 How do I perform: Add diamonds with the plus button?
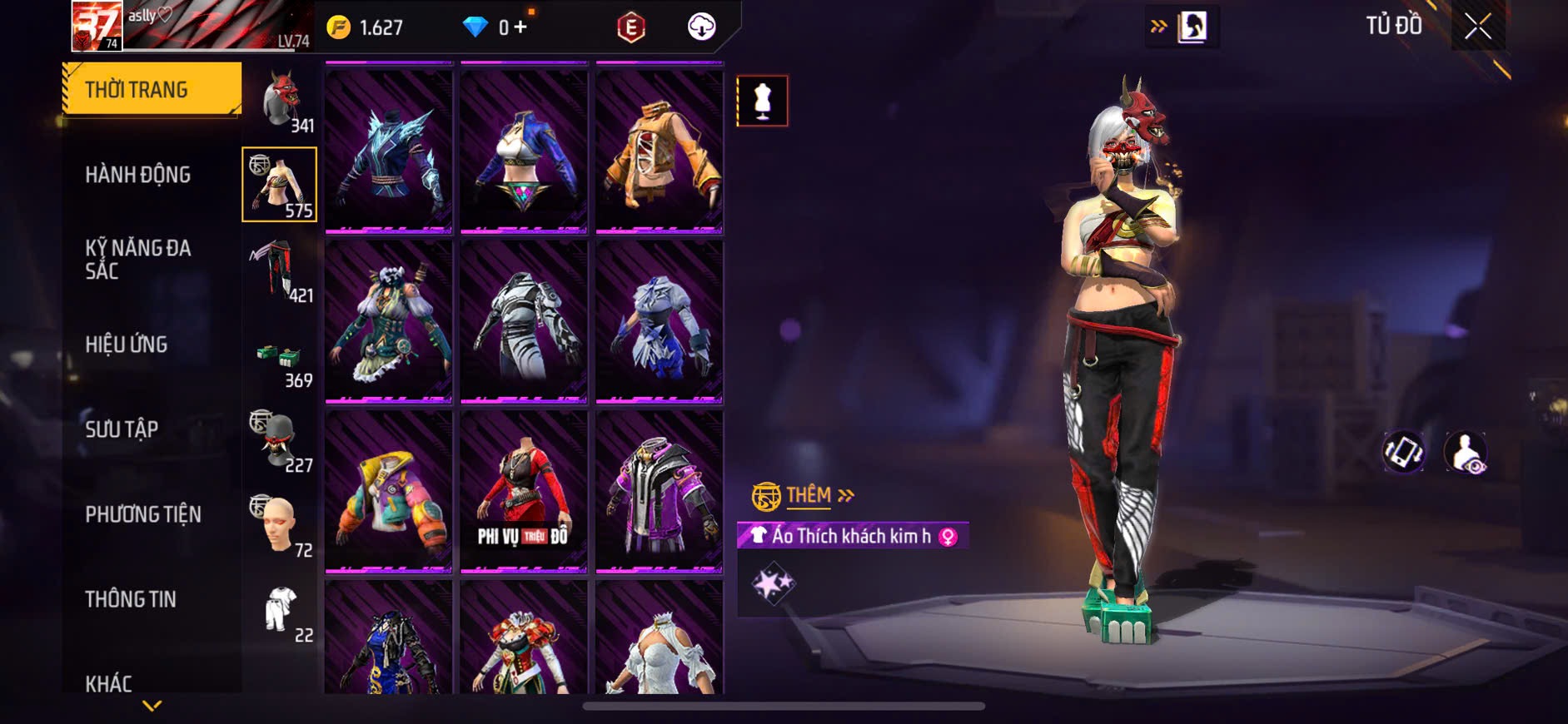tap(520, 27)
